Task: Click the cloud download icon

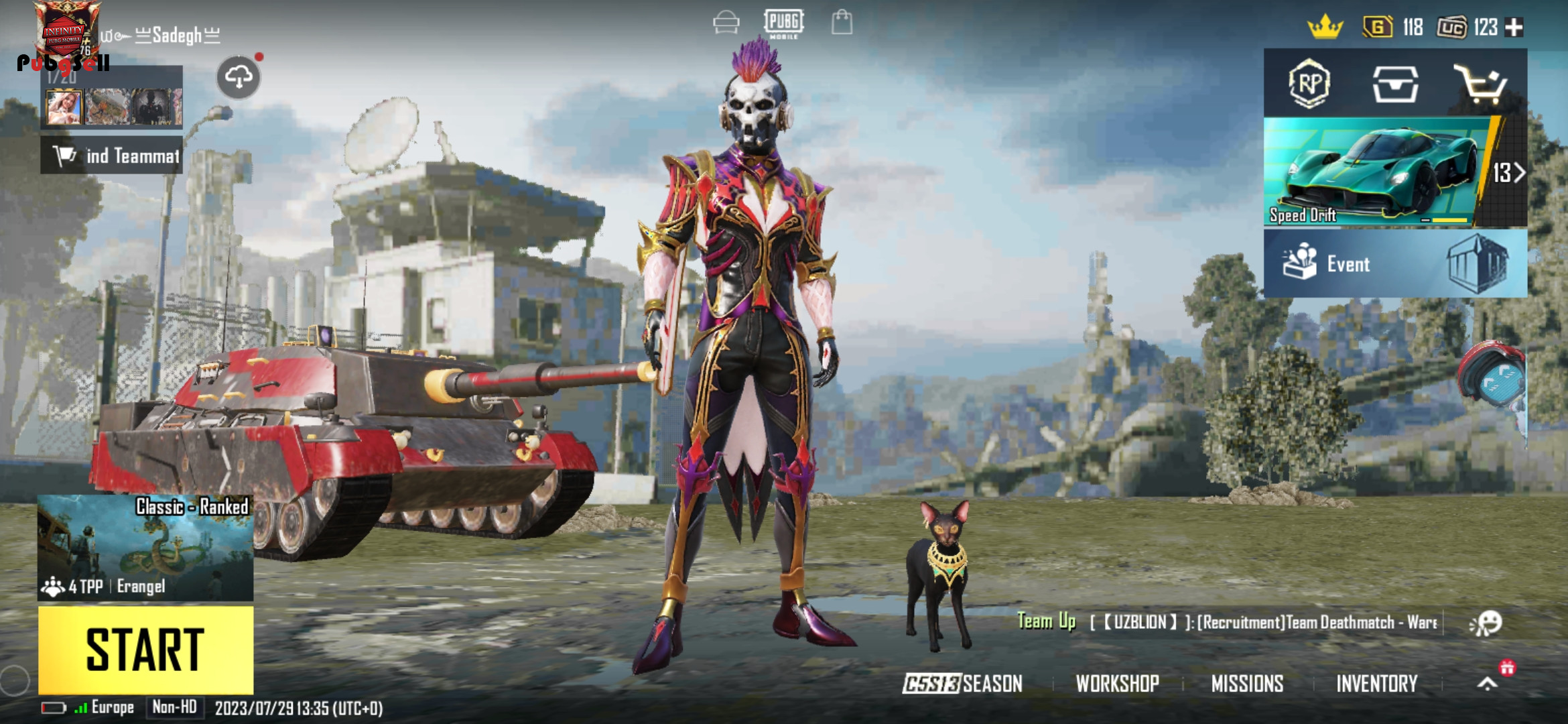Action: click(x=239, y=78)
